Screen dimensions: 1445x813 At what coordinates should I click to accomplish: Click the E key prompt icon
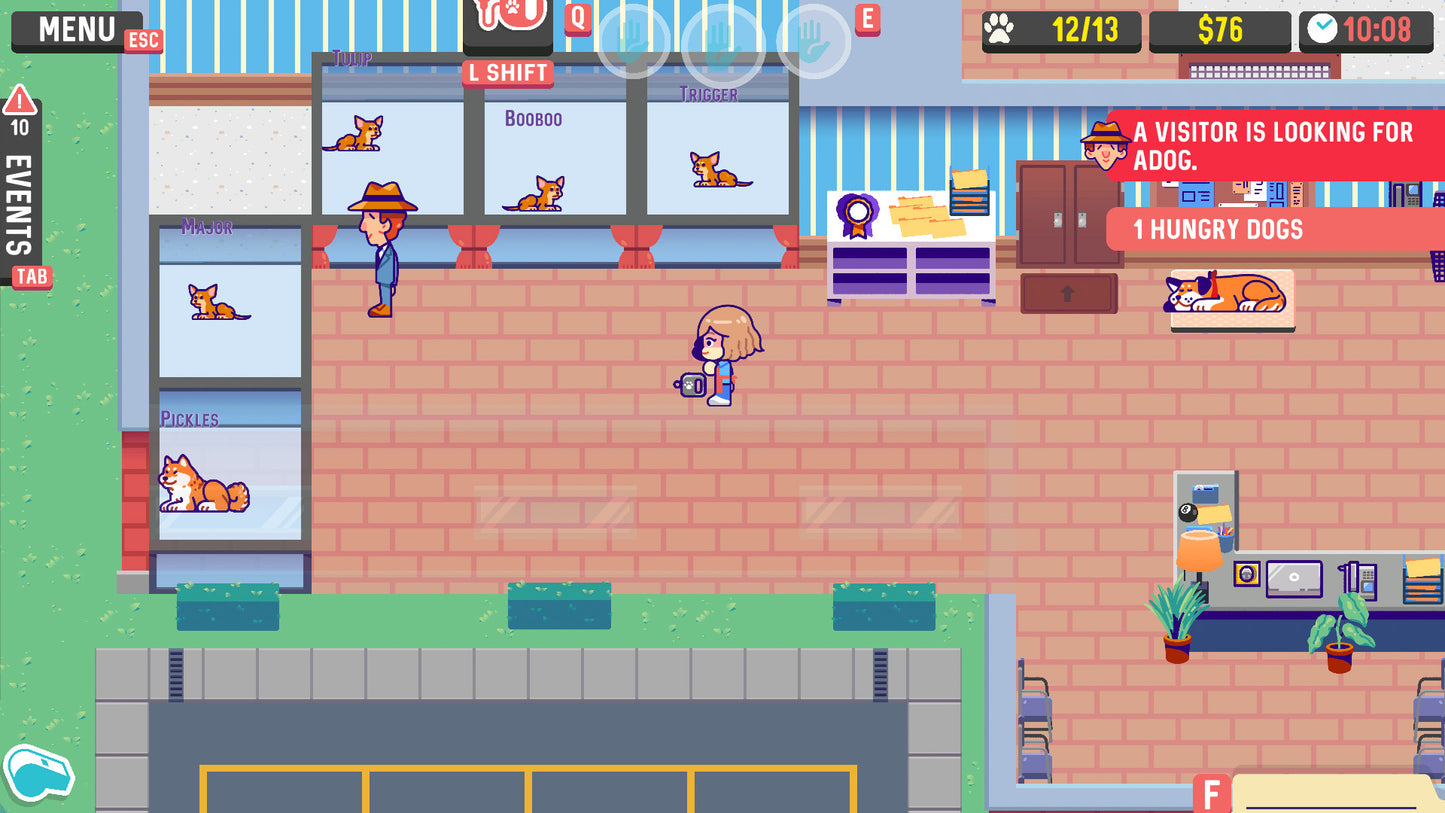coord(867,18)
